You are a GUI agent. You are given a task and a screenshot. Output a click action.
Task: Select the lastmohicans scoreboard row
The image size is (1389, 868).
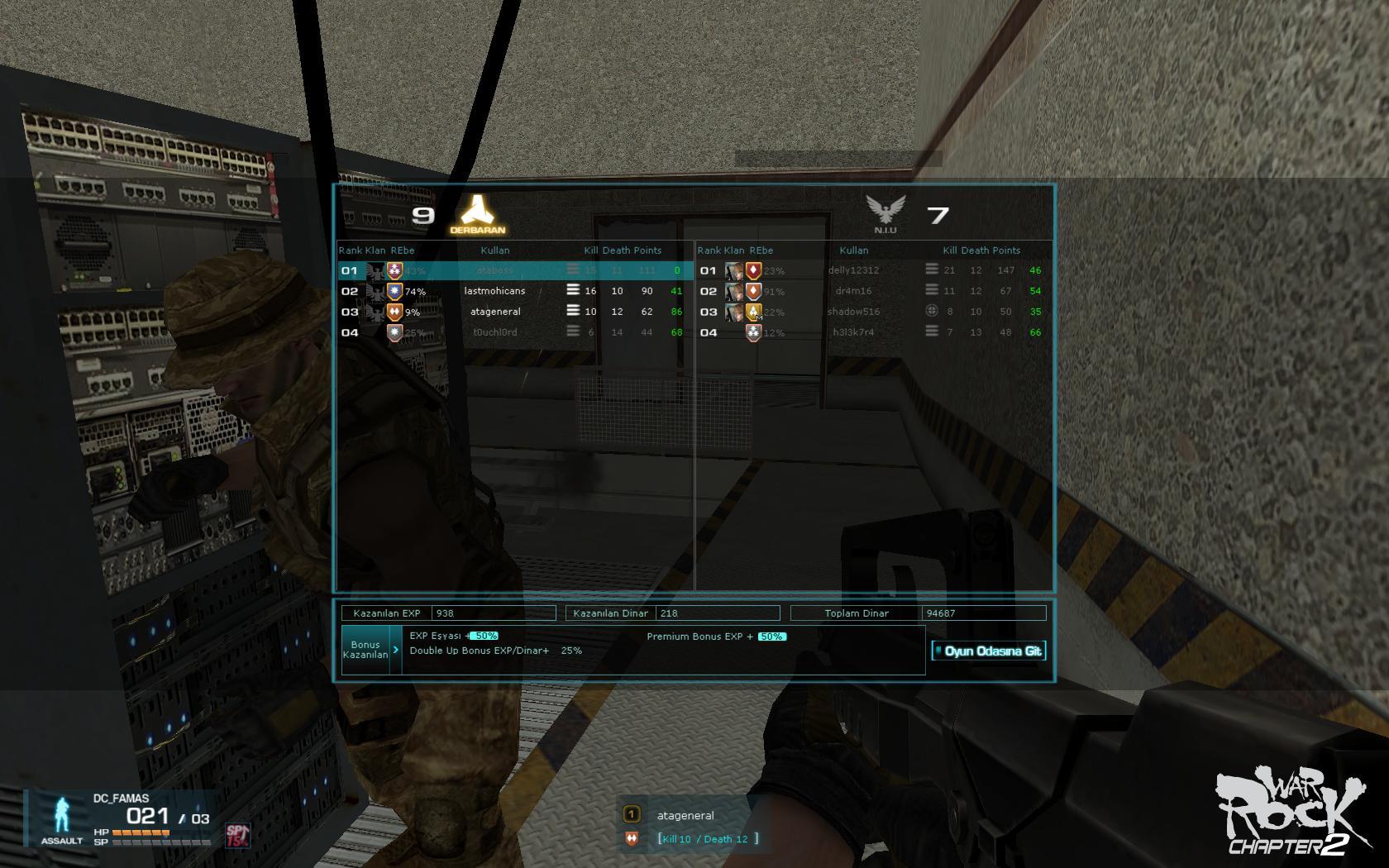(x=494, y=291)
